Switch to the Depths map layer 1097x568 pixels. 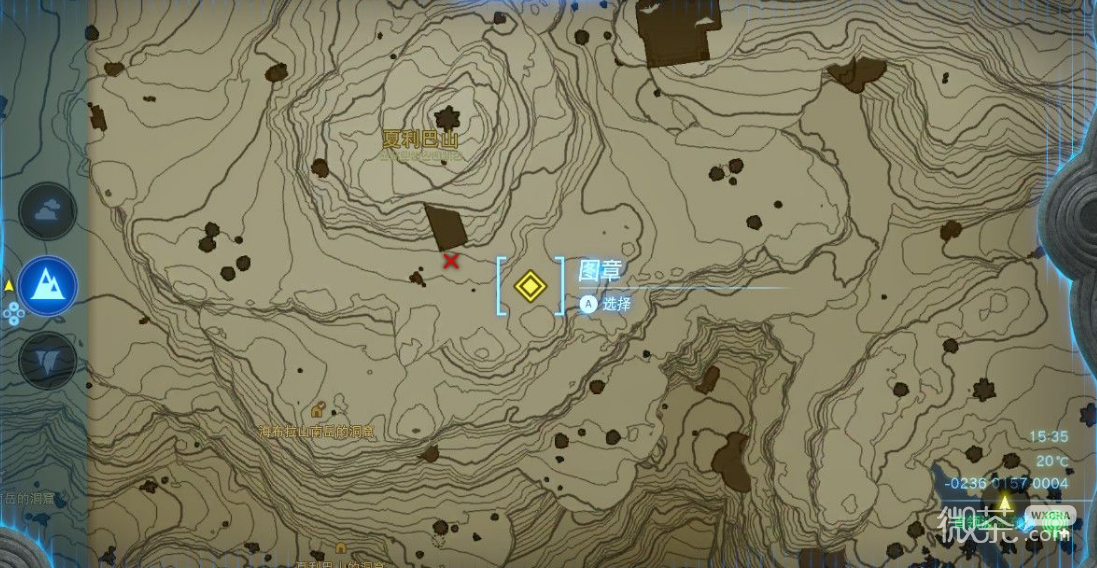(47, 360)
